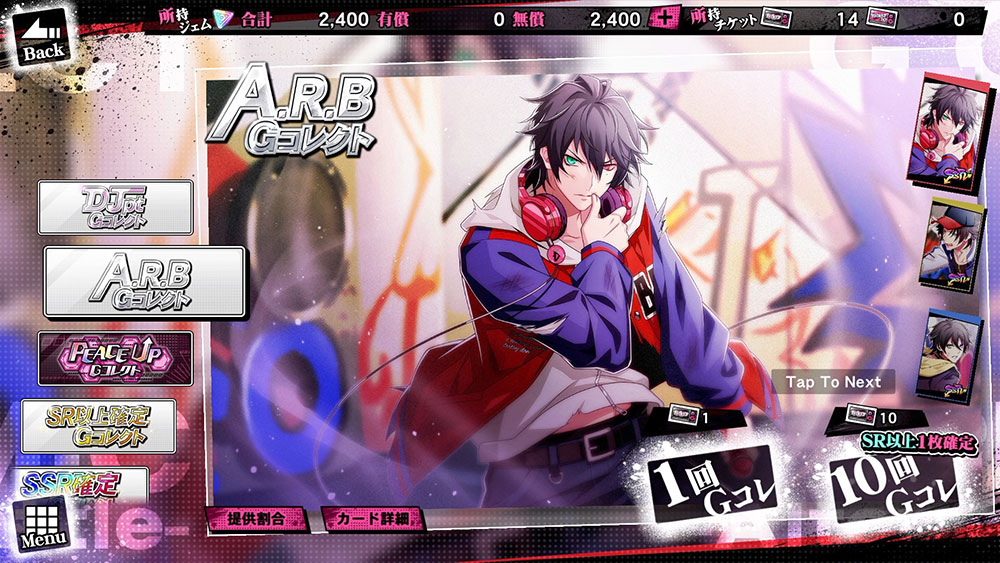Choose the A.R.B G-Collect banner tab
1000x563 pixels.
145,281
